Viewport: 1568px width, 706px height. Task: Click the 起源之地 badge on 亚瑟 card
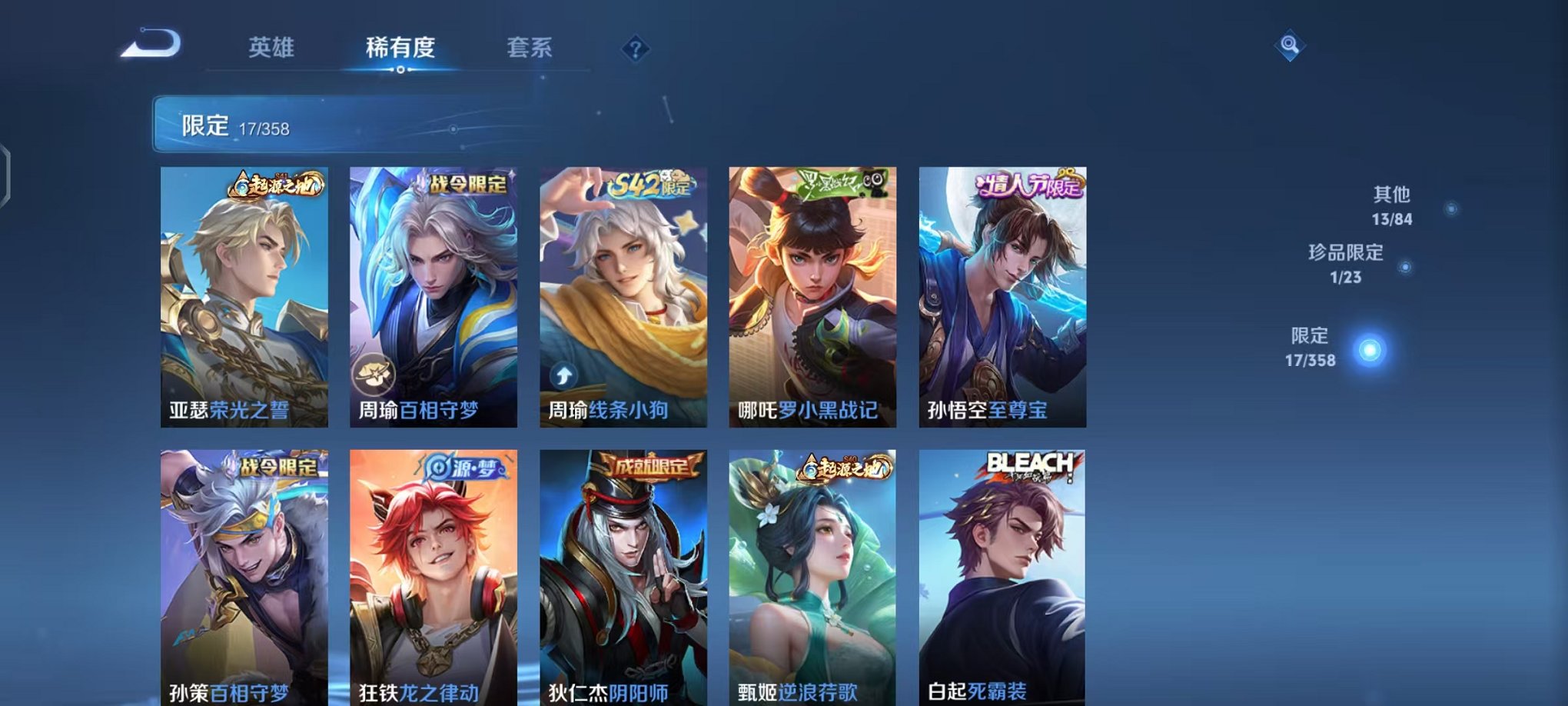(275, 183)
